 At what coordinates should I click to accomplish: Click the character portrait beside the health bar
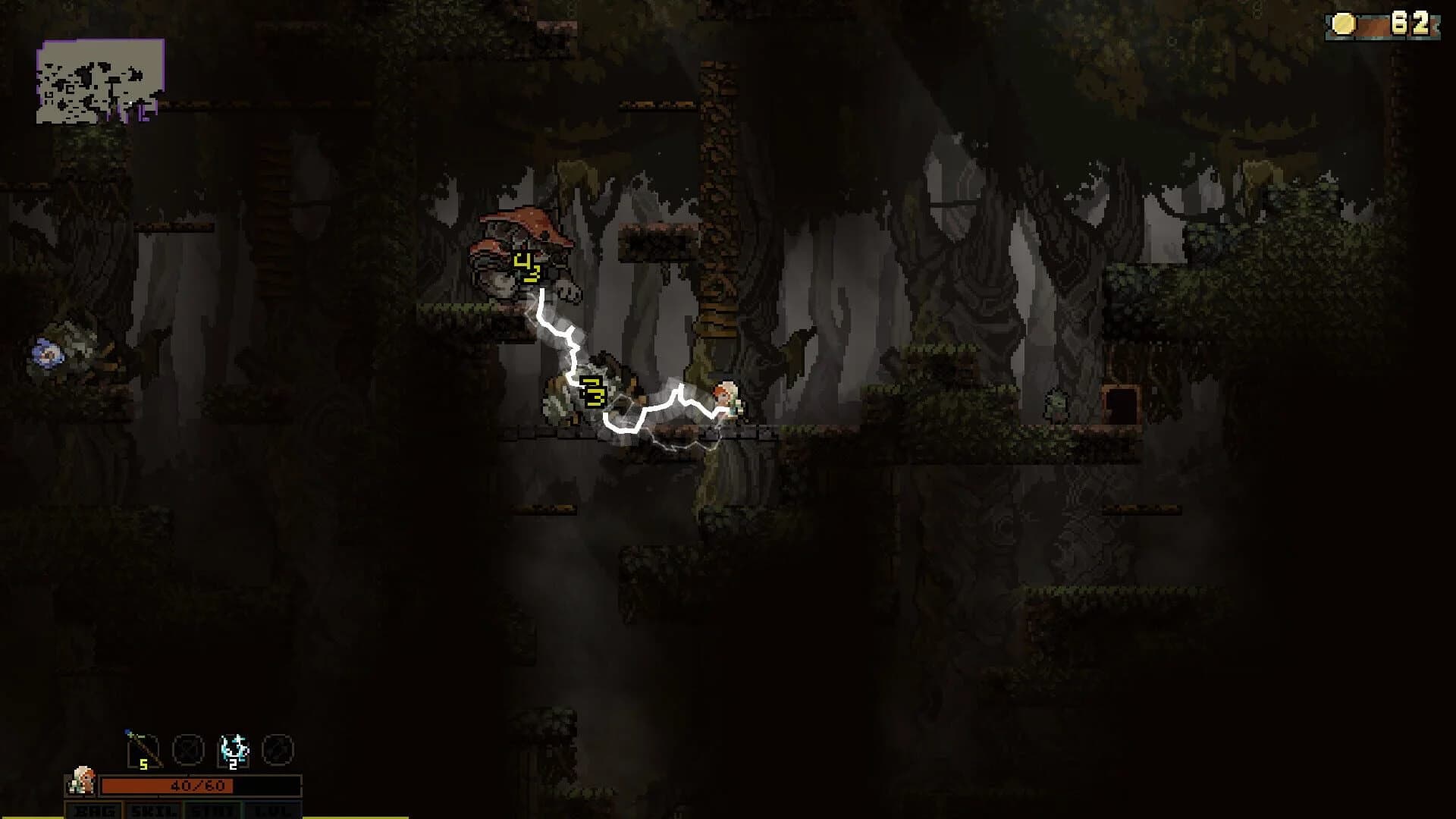pos(83,781)
